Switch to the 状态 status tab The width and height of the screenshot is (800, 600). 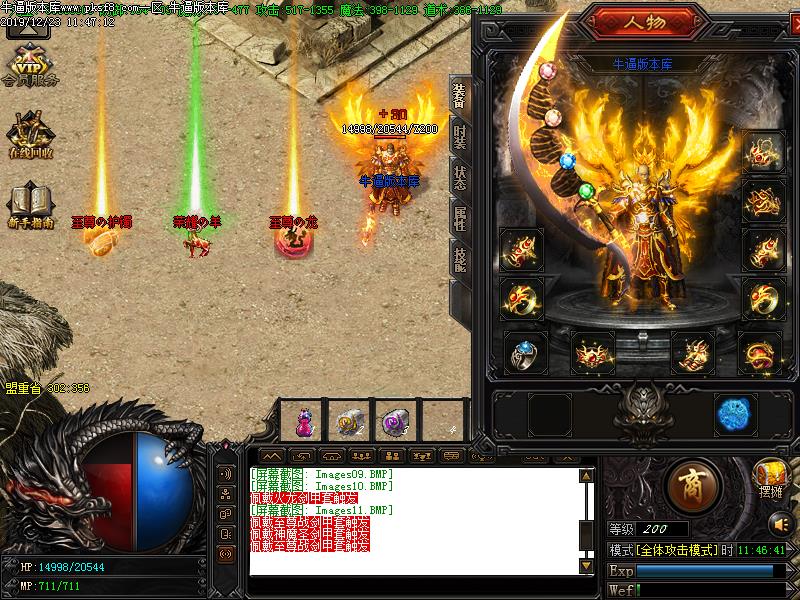pyautogui.click(x=459, y=177)
